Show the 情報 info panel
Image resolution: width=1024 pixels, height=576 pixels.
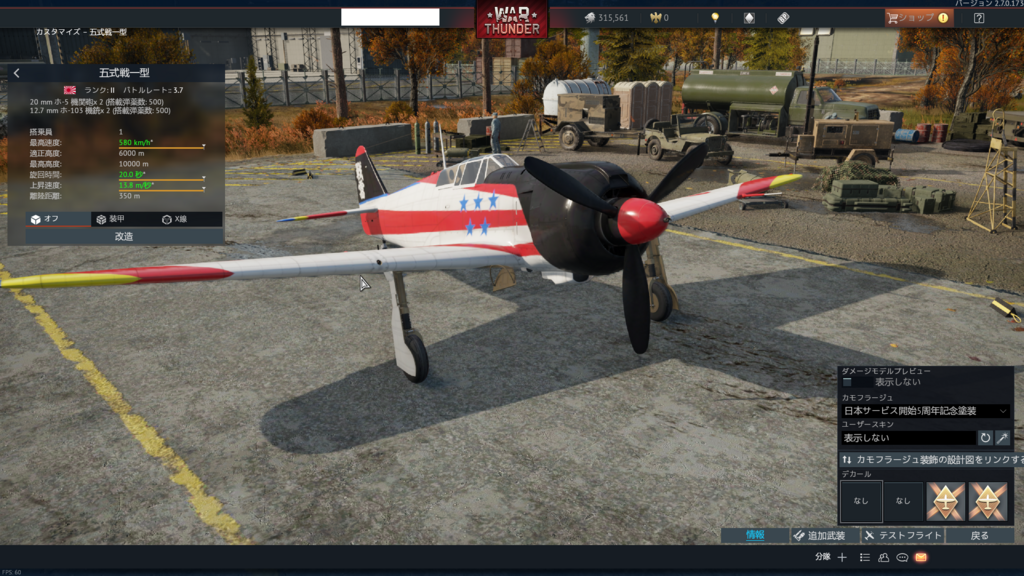click(755, 536)
